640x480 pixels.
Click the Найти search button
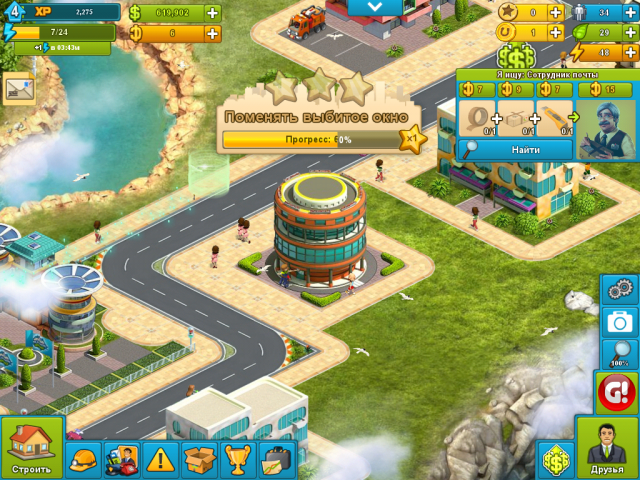pos(515,149)
